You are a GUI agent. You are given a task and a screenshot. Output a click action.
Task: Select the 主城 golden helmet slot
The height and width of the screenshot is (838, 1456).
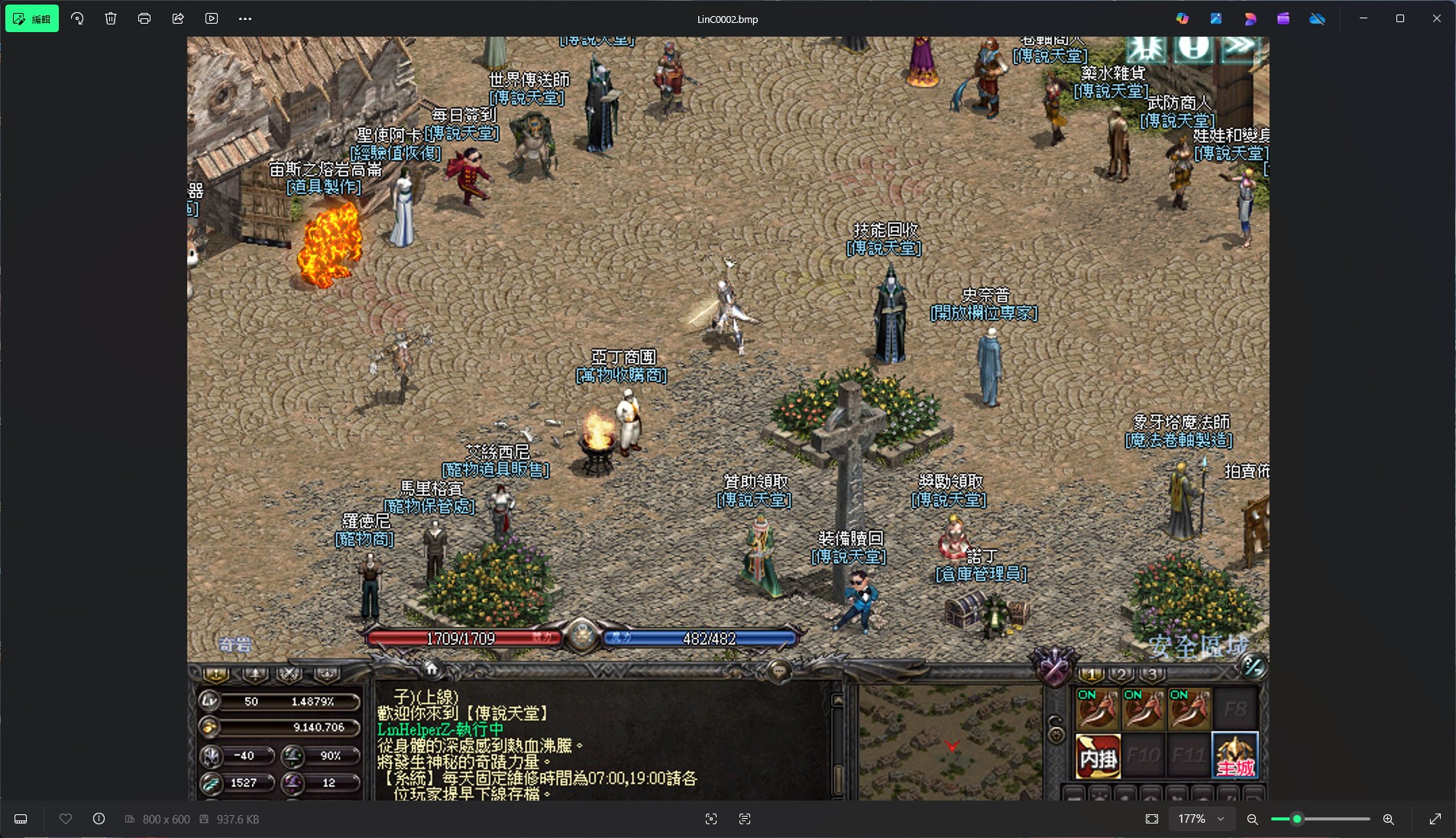click(1234, 755)
